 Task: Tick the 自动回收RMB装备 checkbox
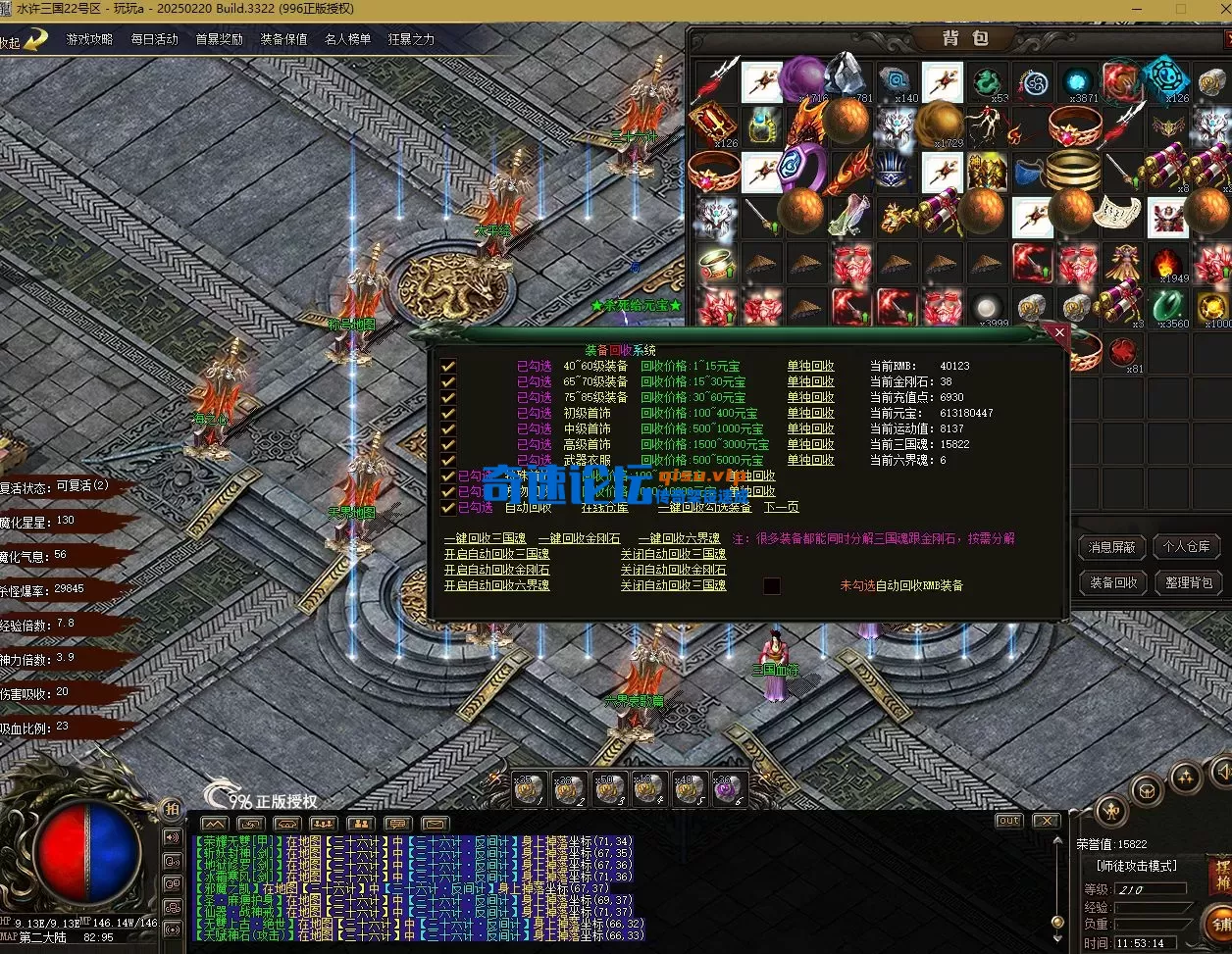[772, 586]
